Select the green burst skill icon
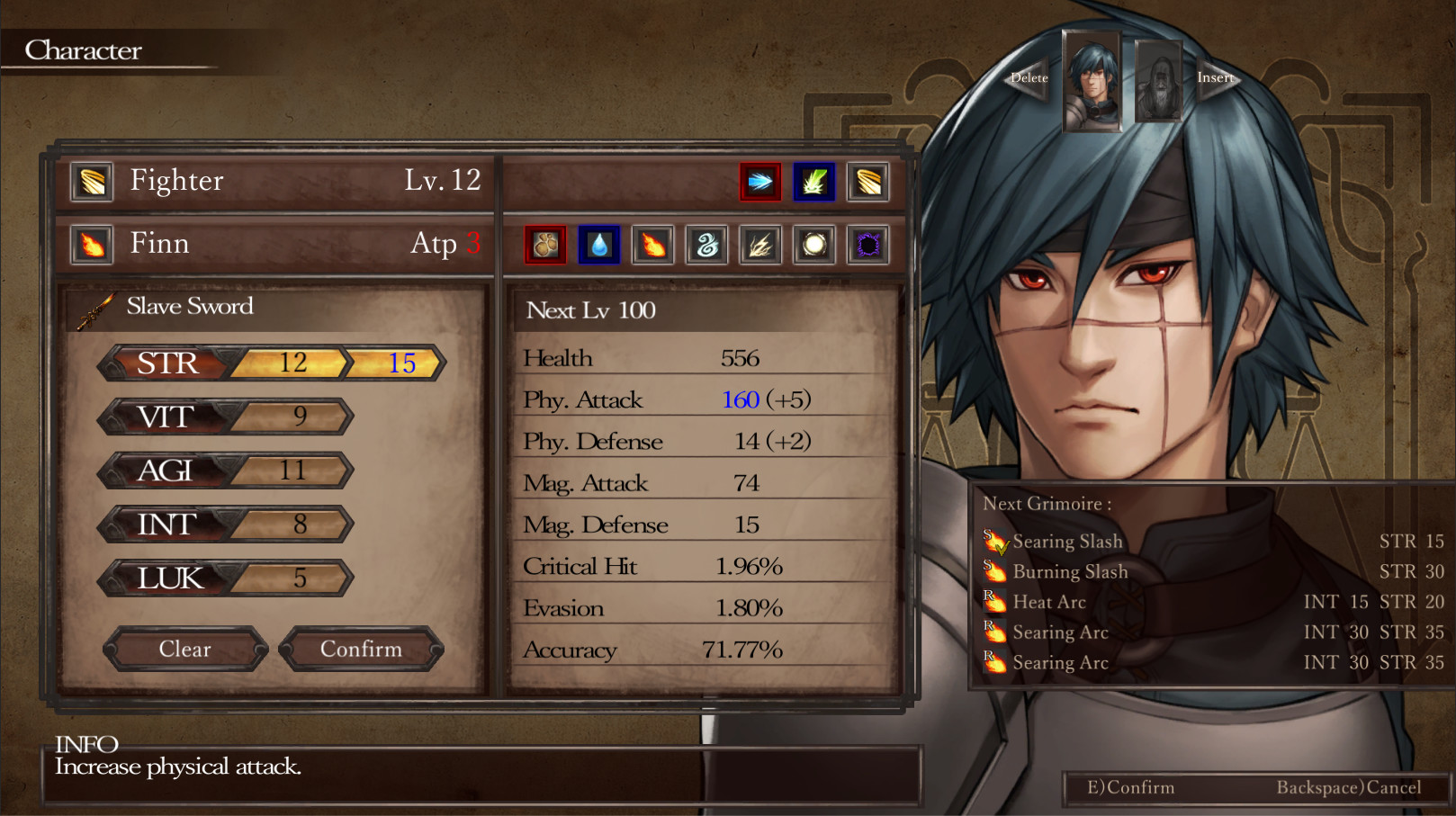The height and width of the screenshot is (816, 1456). (x=814, y=182)
